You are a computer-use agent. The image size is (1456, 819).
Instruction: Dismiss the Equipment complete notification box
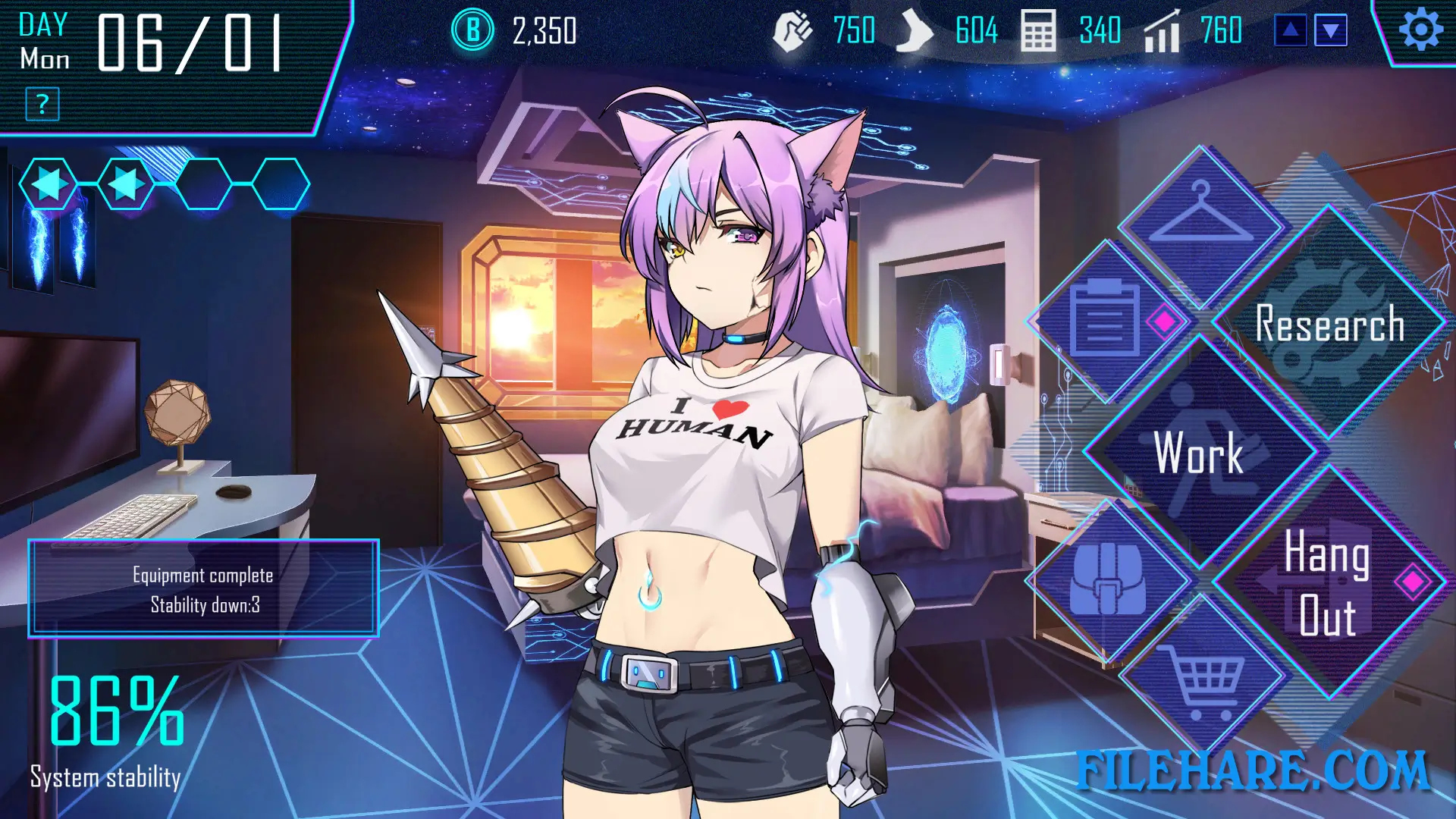pyautogui.click(x=203, y=589)
